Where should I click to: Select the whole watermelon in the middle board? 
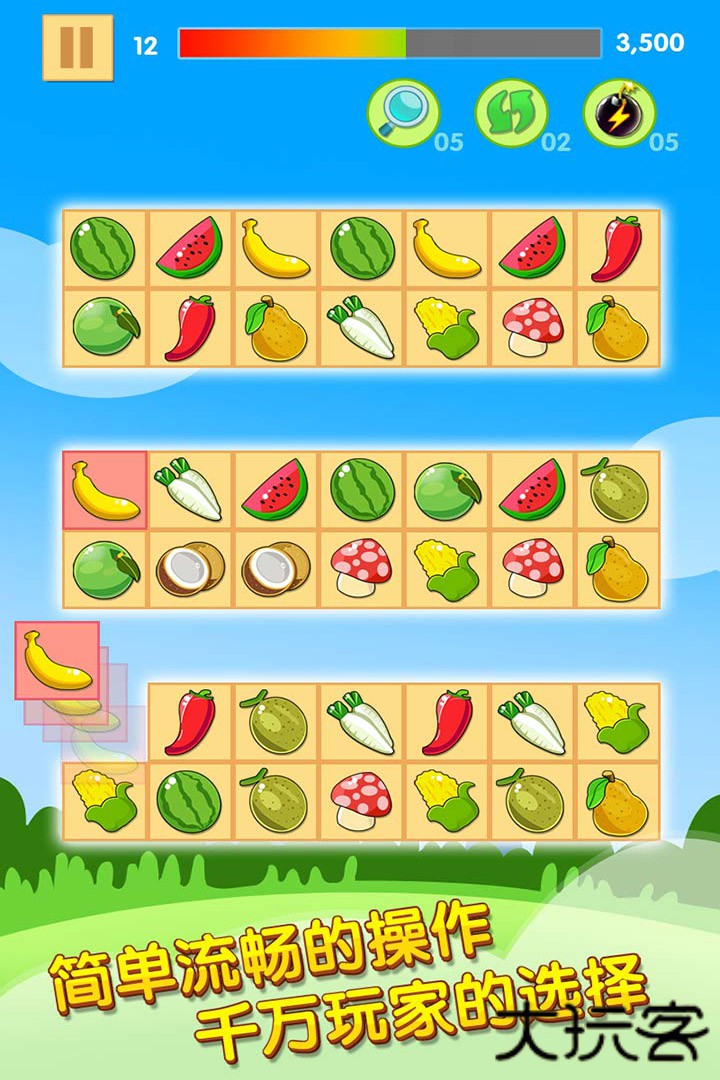(x=362, y=489)
